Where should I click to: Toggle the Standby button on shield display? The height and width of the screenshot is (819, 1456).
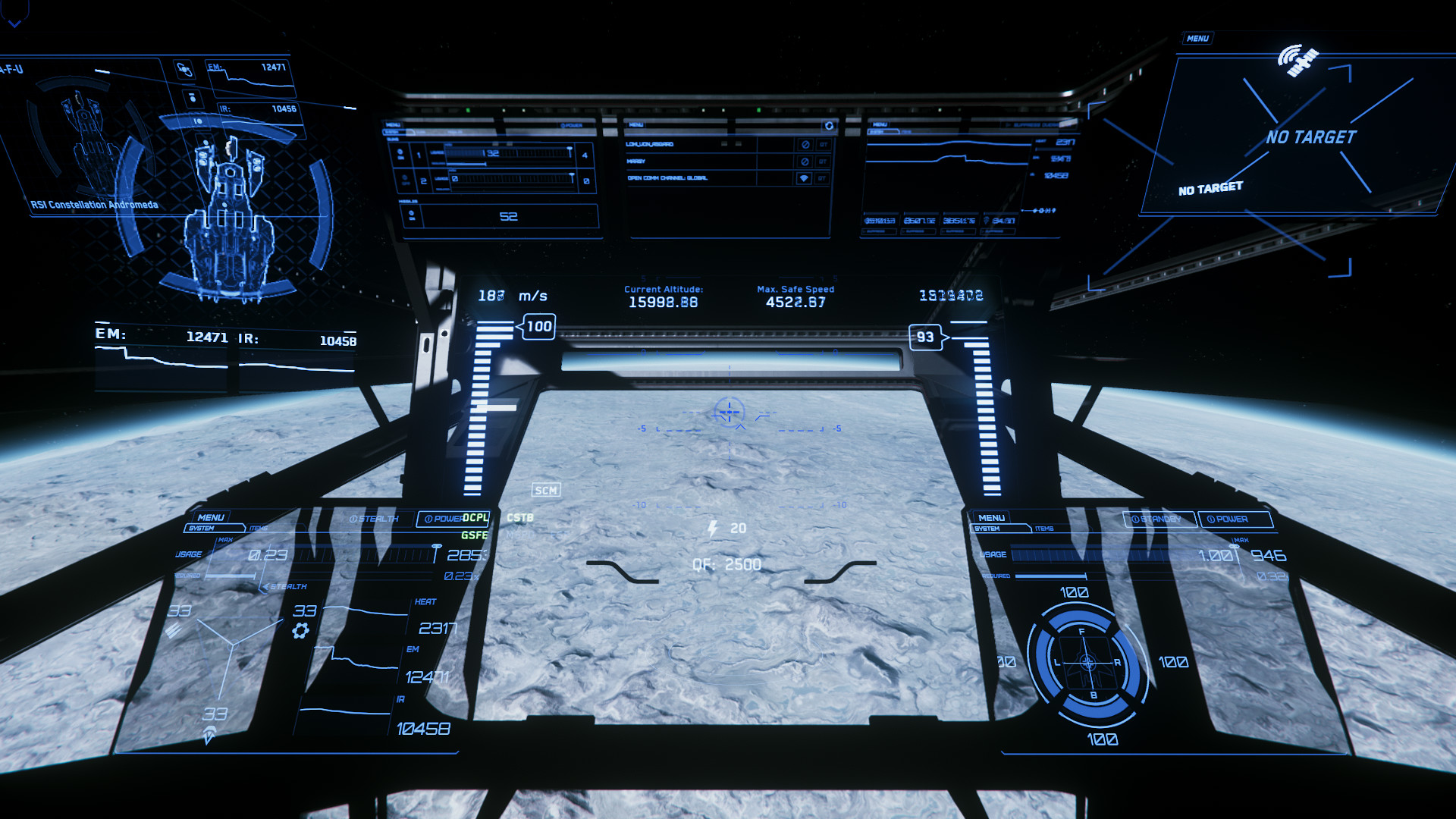[1158, 519]
